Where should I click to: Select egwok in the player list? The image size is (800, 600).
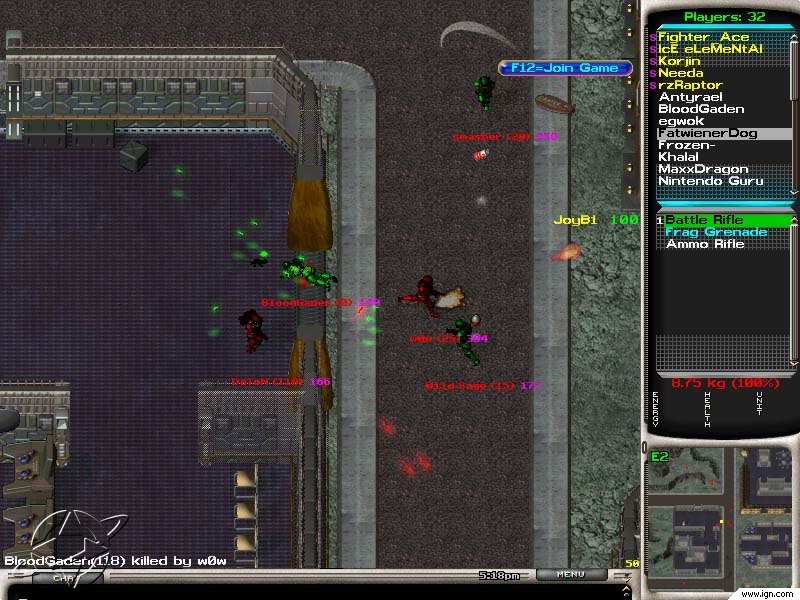click(680, 121)
